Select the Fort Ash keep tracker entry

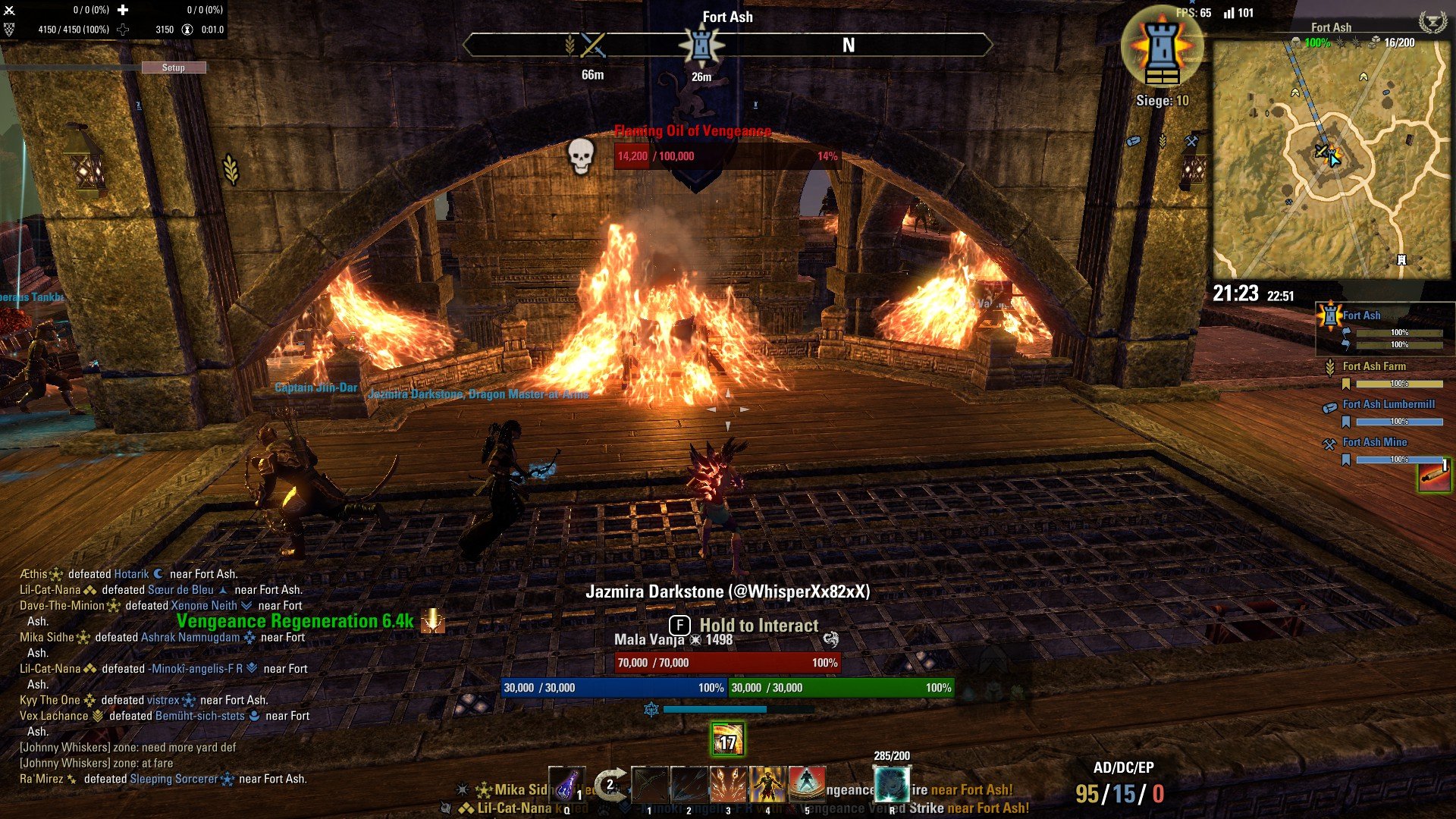point(1362,315)
